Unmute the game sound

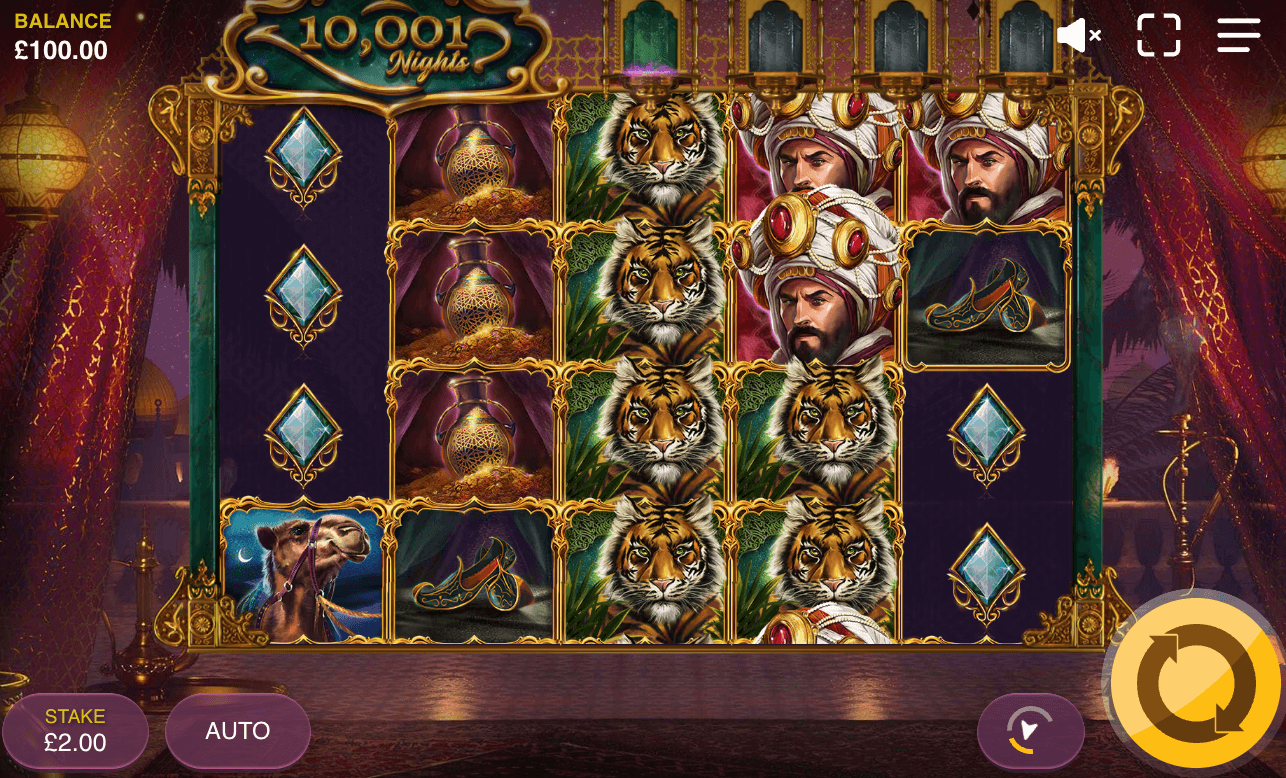coord(1075,35)
